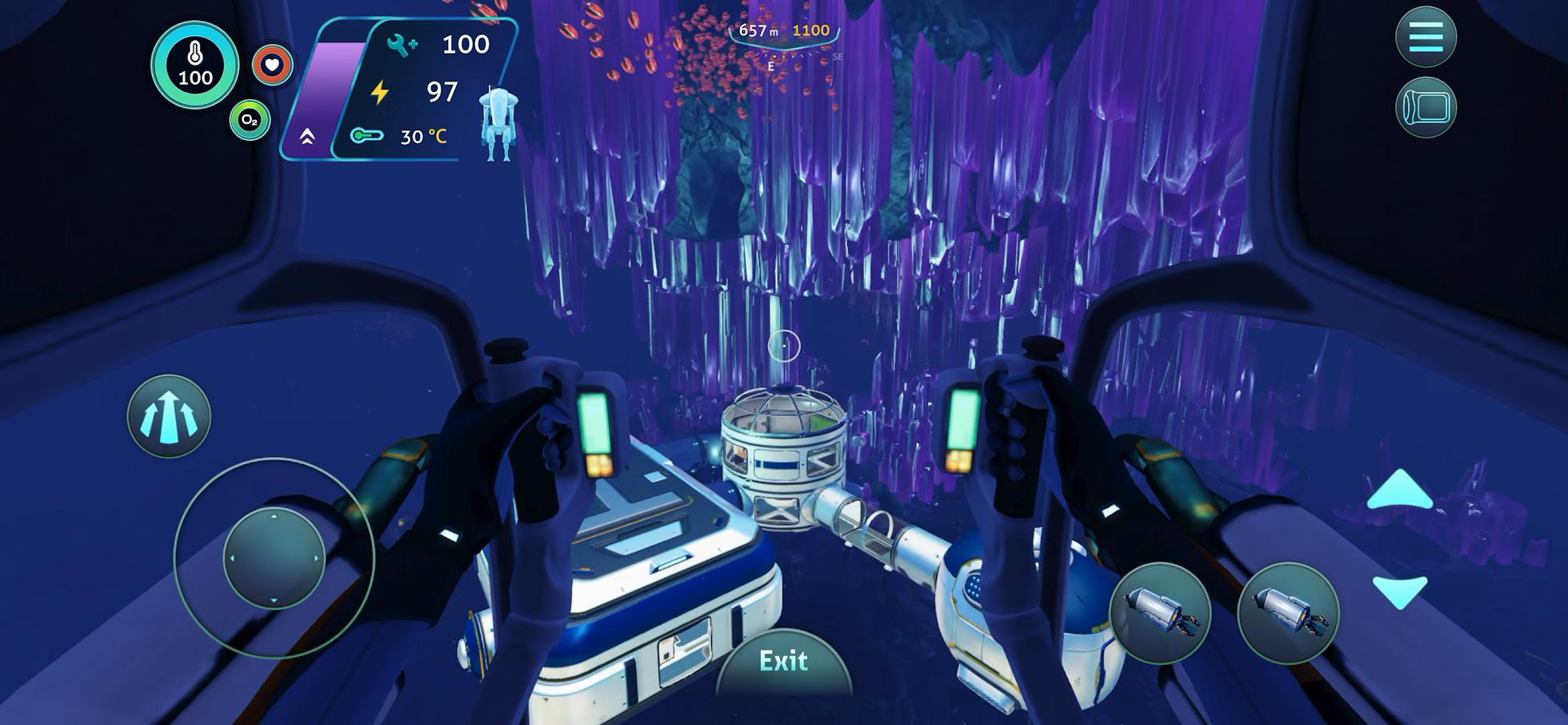The height and width of the screenshot is (725, 1568).
Task: Tap the compass heading marker E
Action: click(770, 66)
